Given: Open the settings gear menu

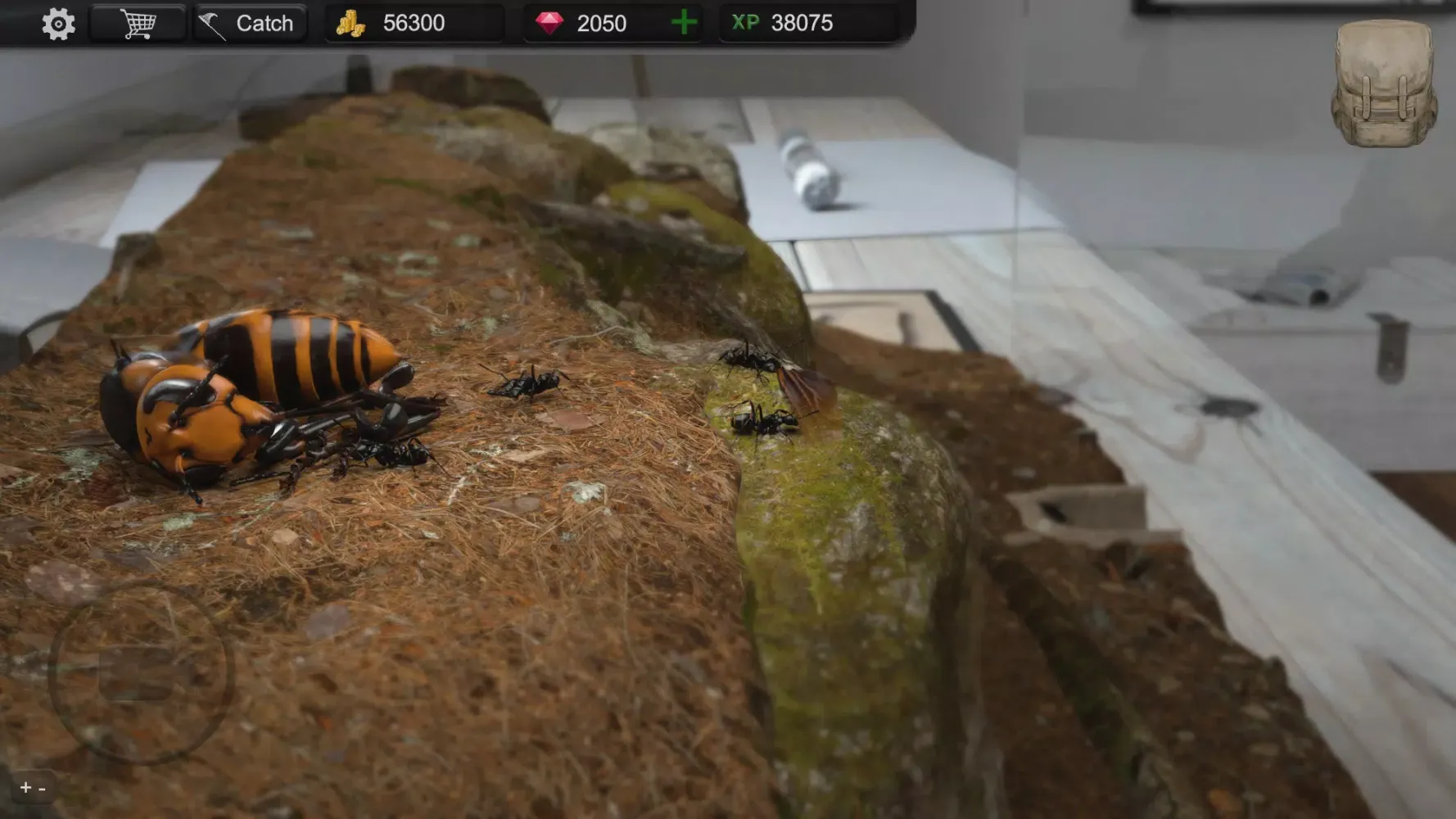Looking at the screenshot, I should click(x=57, y=24).
